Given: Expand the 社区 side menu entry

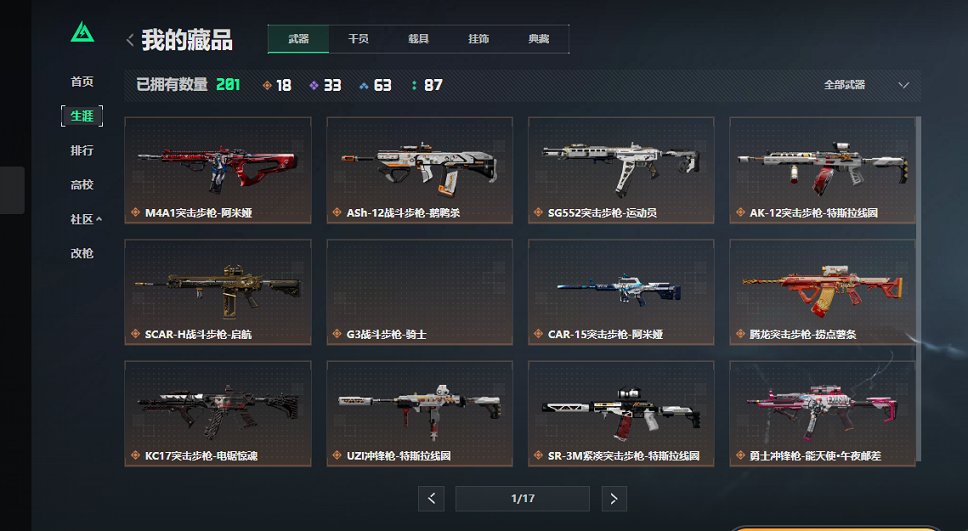Looking at the screenshot, I should 85,219.
